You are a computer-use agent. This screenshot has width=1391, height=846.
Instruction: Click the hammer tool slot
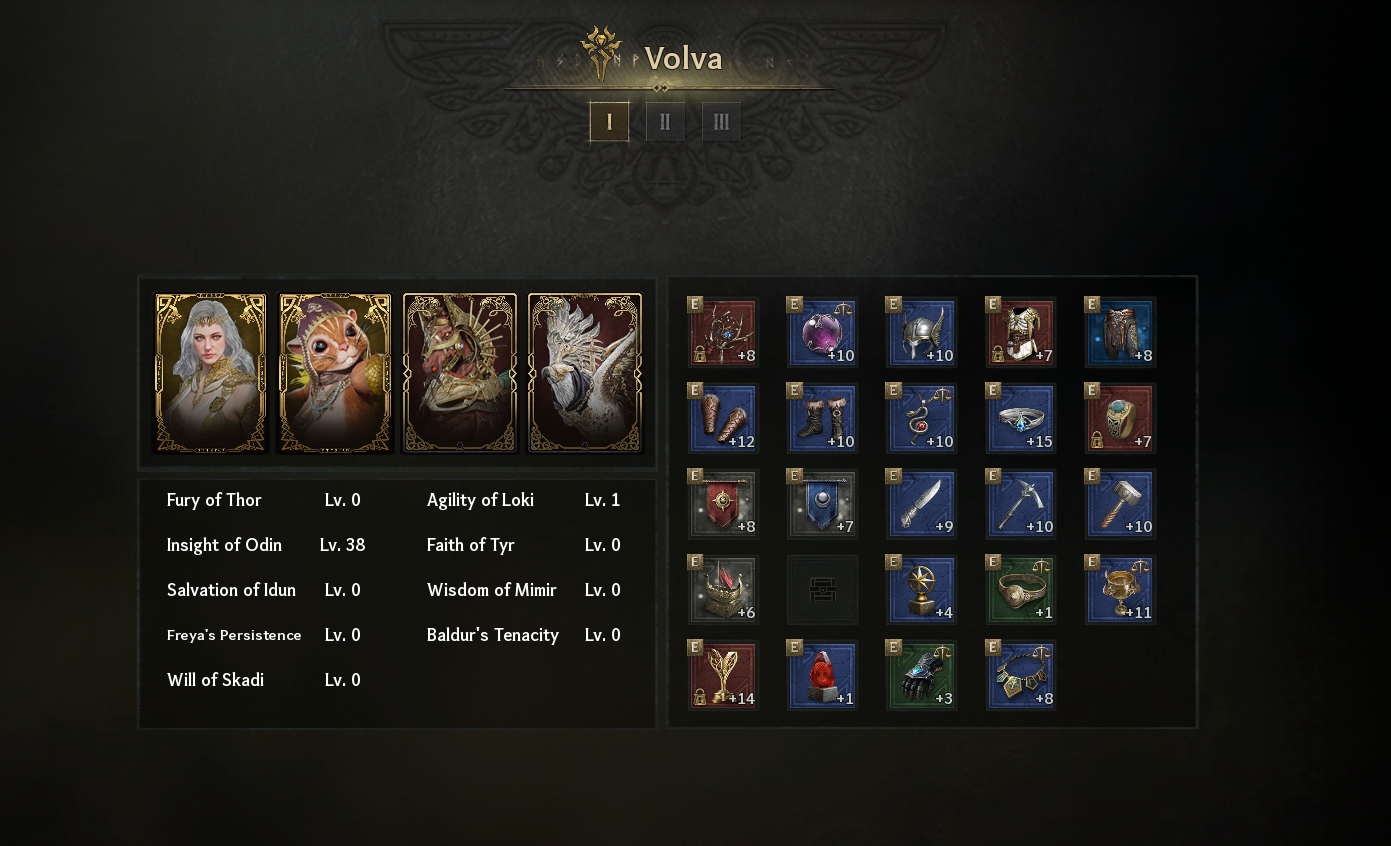coord(1120,504)
